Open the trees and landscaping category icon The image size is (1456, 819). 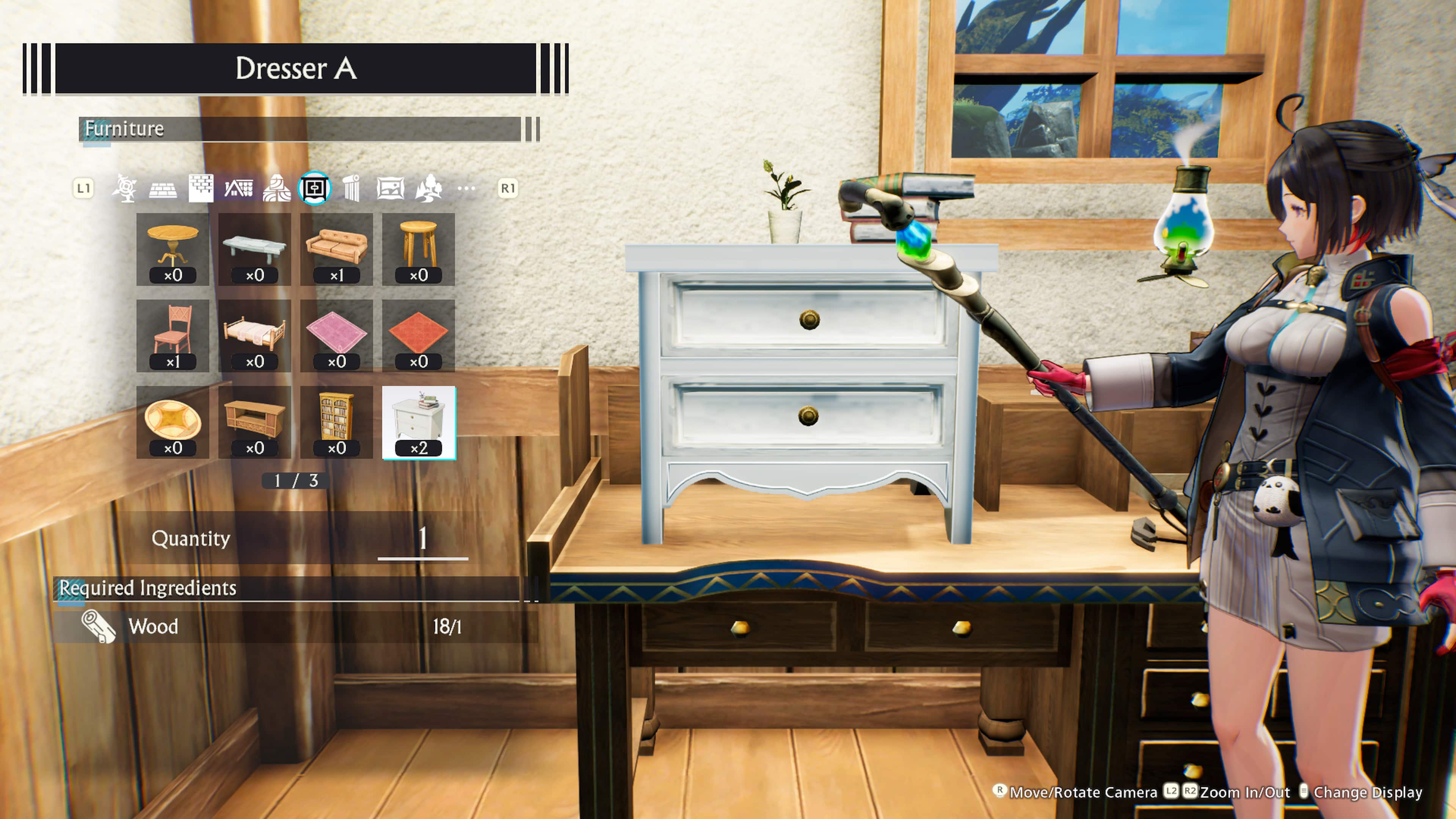click(430, 188)
